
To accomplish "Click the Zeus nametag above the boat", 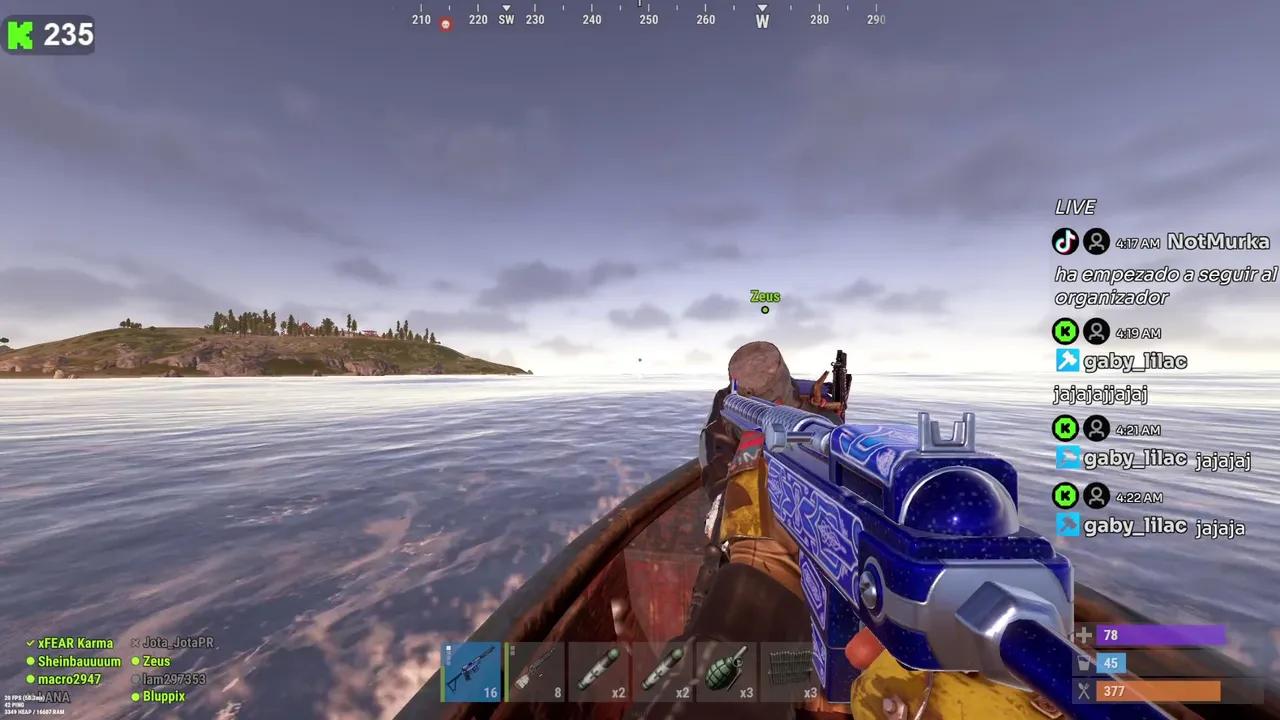I will pyautogui.click(x=765, y=296).
